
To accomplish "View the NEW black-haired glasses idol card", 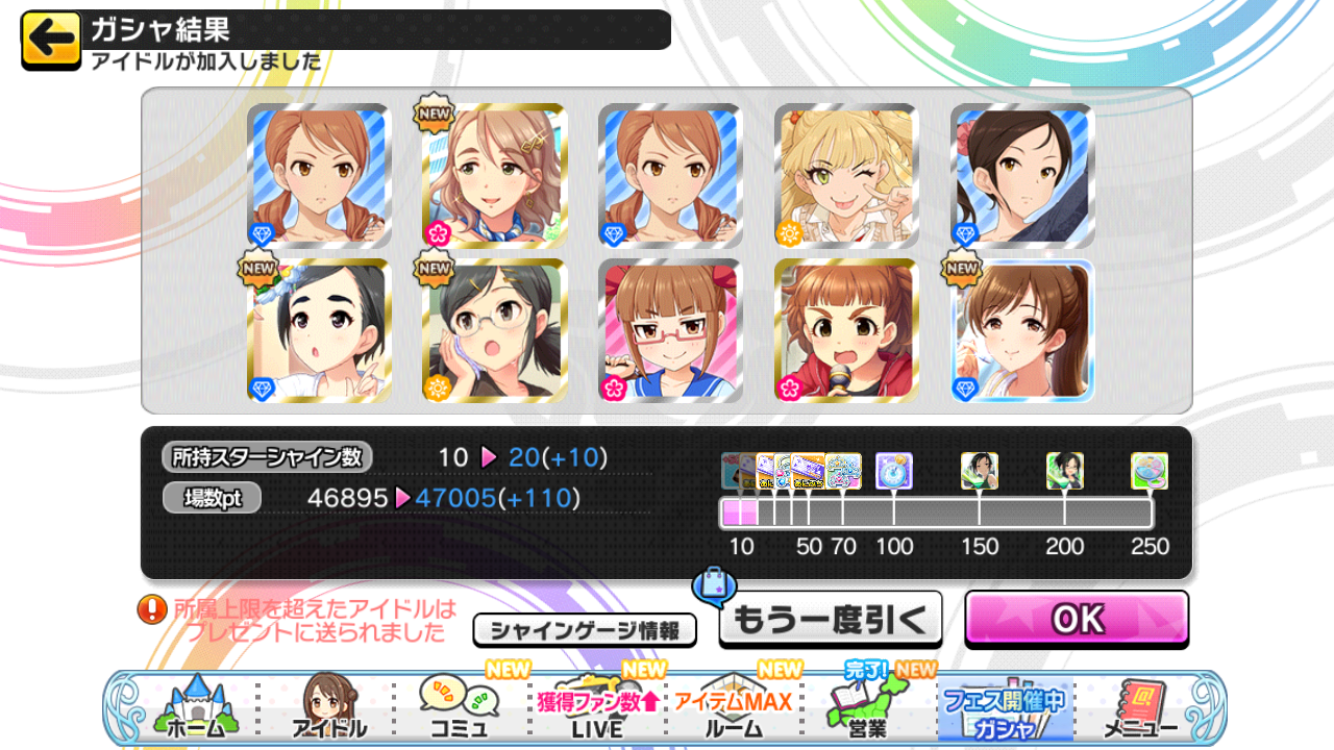I will [x=494, y=331].
